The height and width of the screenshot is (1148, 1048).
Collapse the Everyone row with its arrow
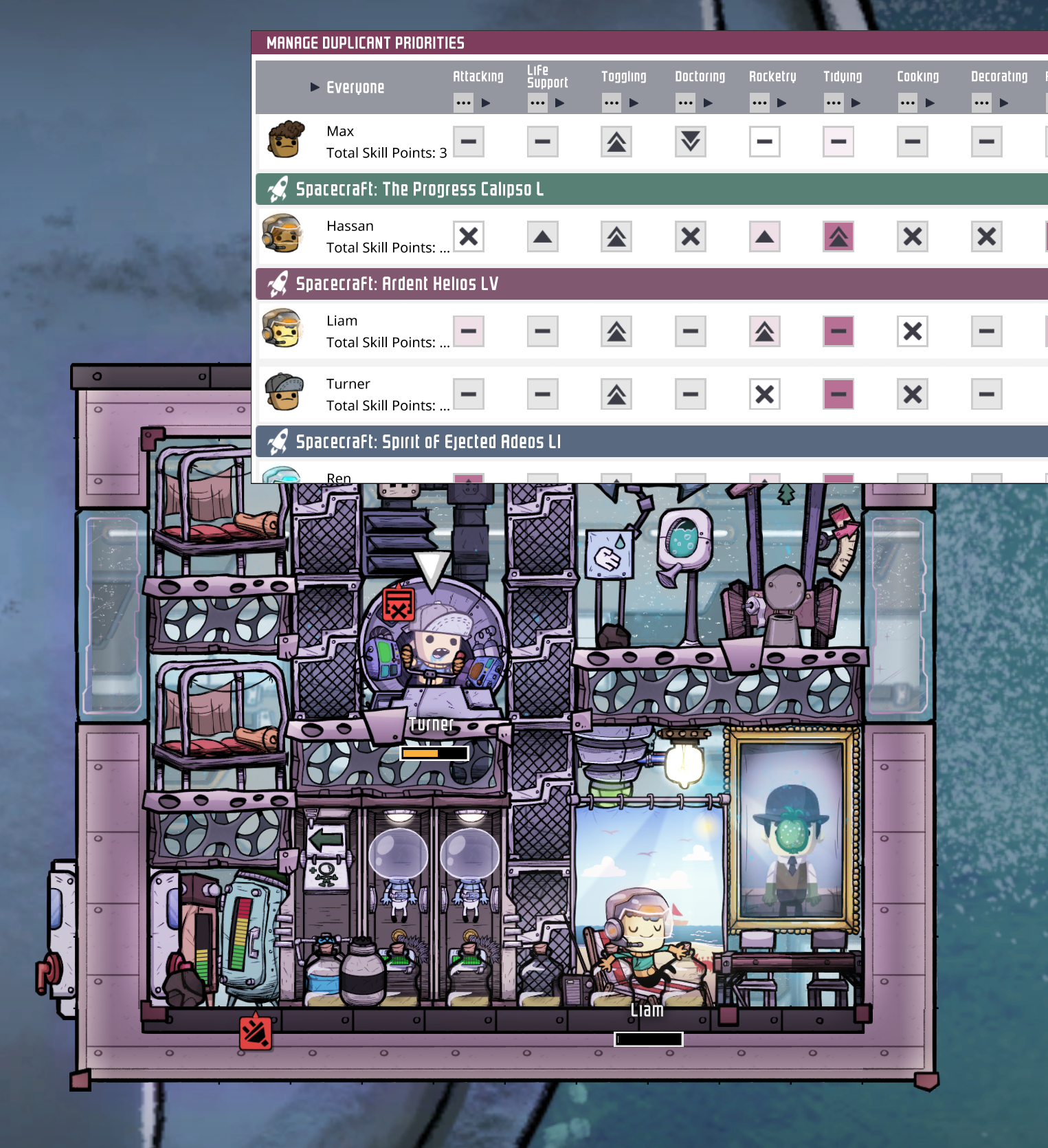[313, 87]
